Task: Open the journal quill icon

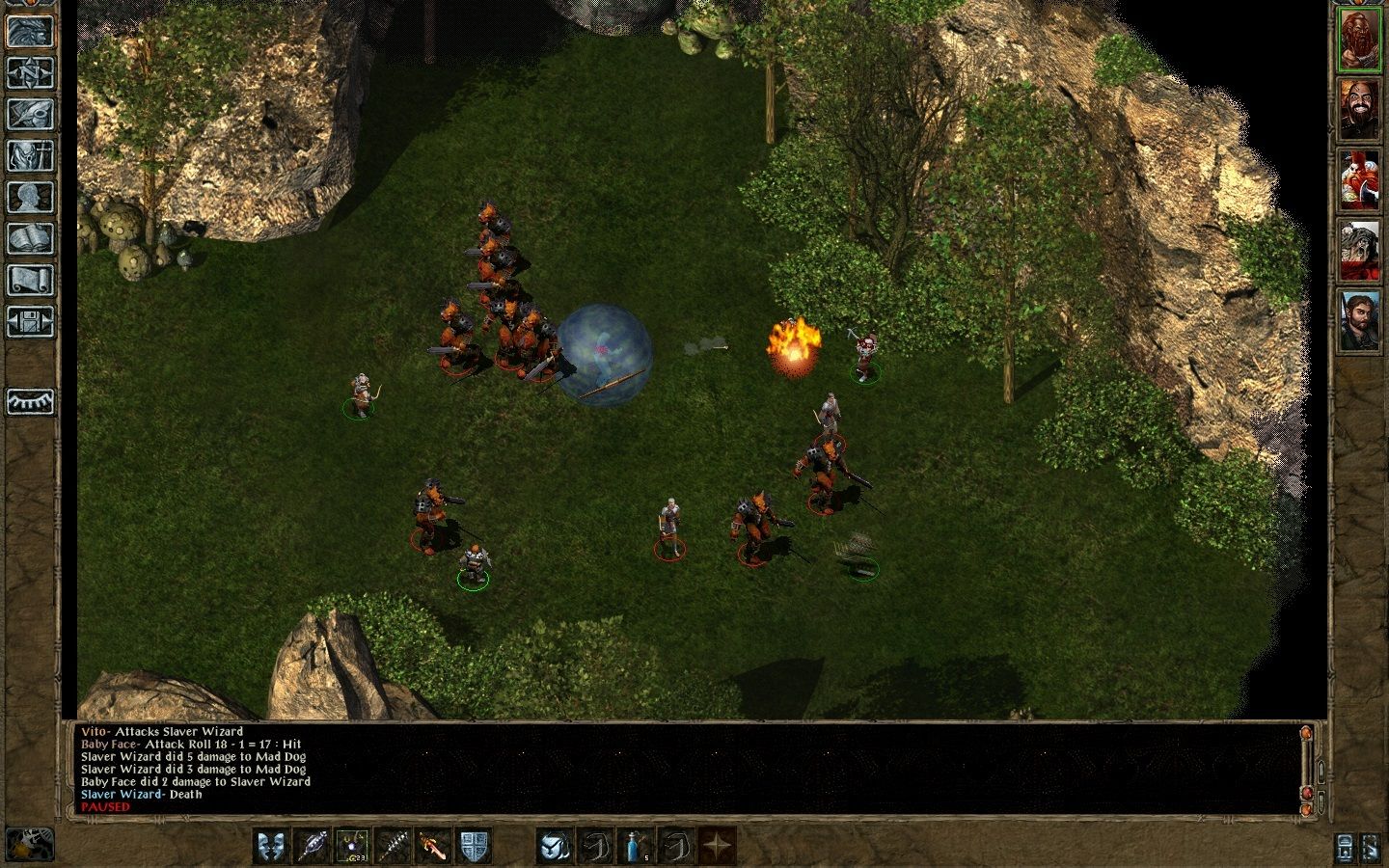Action: pyautogui.click(x=30, y=114)
